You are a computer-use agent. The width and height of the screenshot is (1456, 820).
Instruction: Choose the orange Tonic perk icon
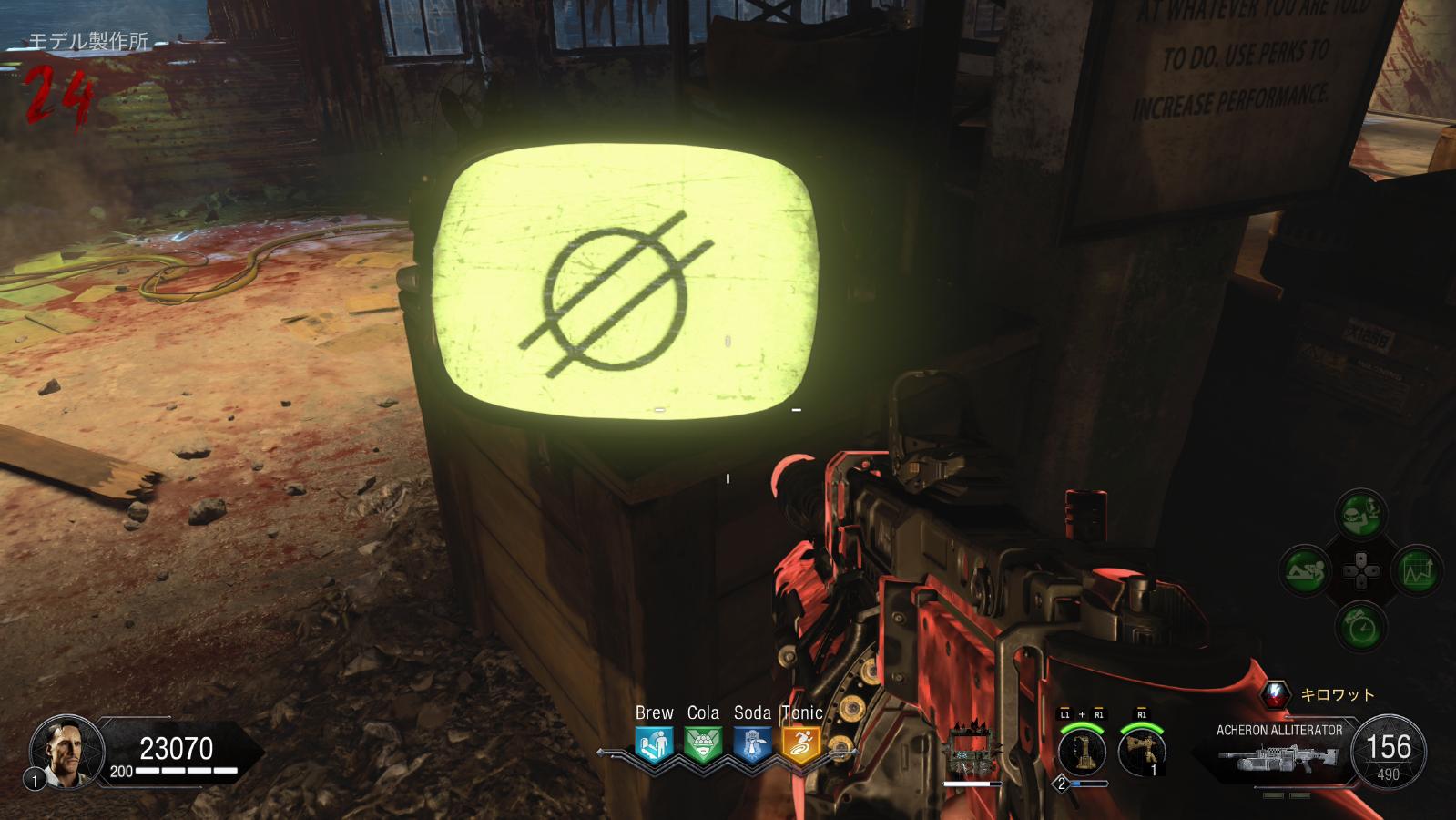tap(801, 744)
